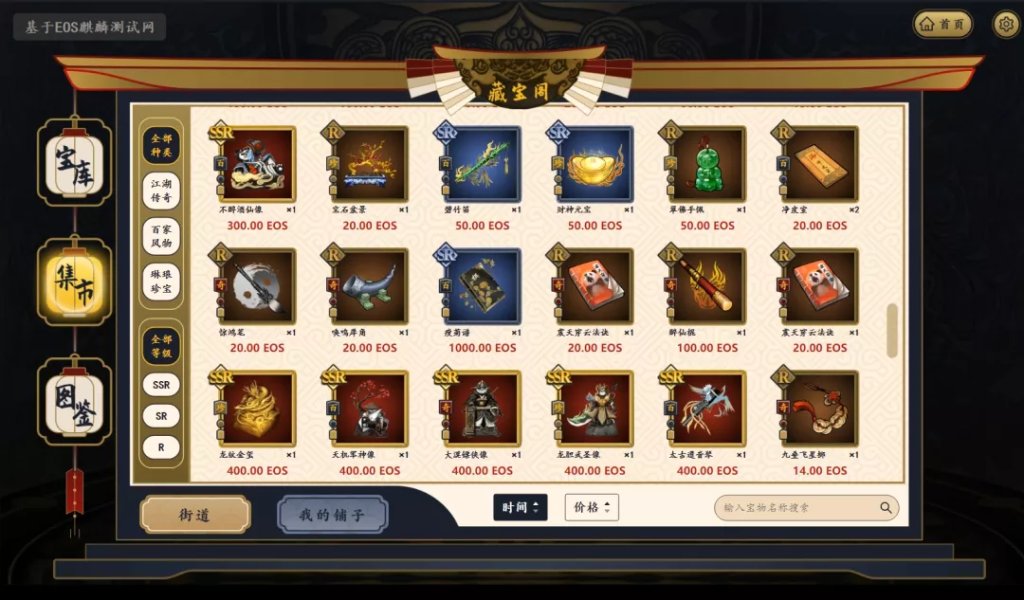
Task: Select the 300.00 EOS SSR statue item
Action: pyautogui.click(x=257, y=163)
